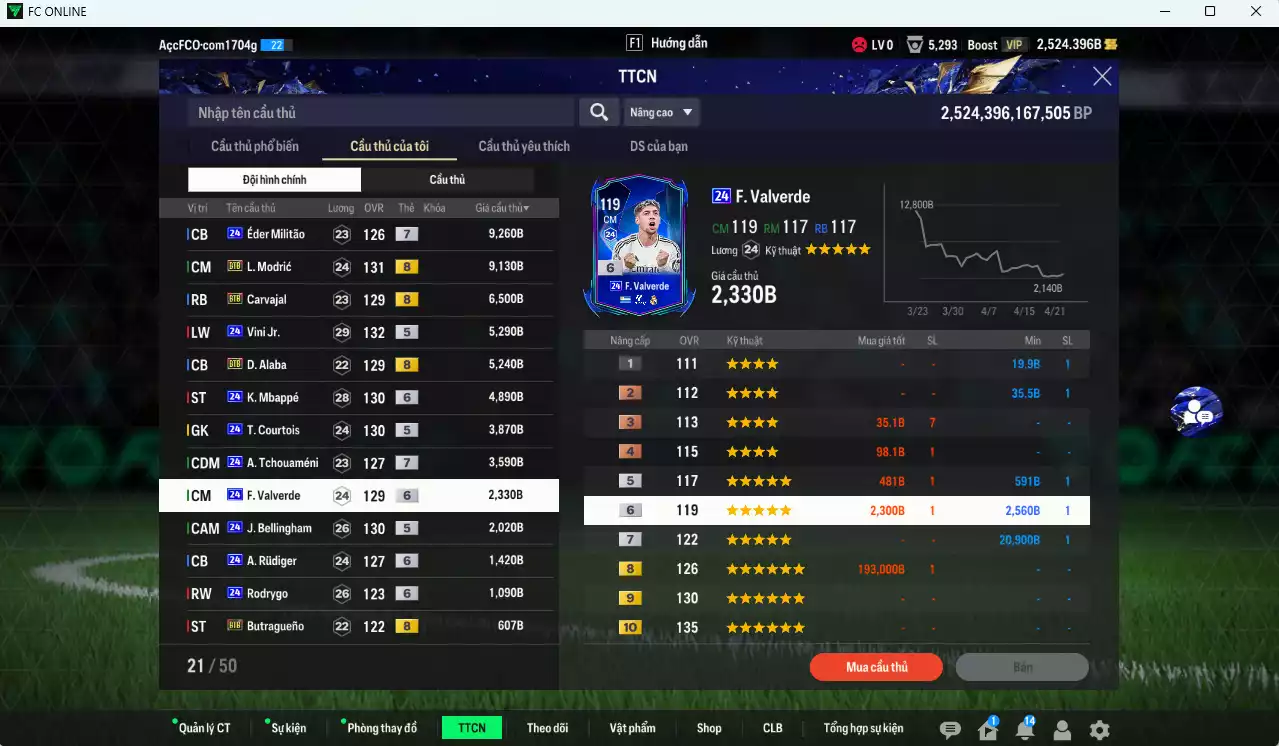1279x746 pixels.
Task: Type in the Nhập tên cầu thủ search field
Action: (380, 113)
